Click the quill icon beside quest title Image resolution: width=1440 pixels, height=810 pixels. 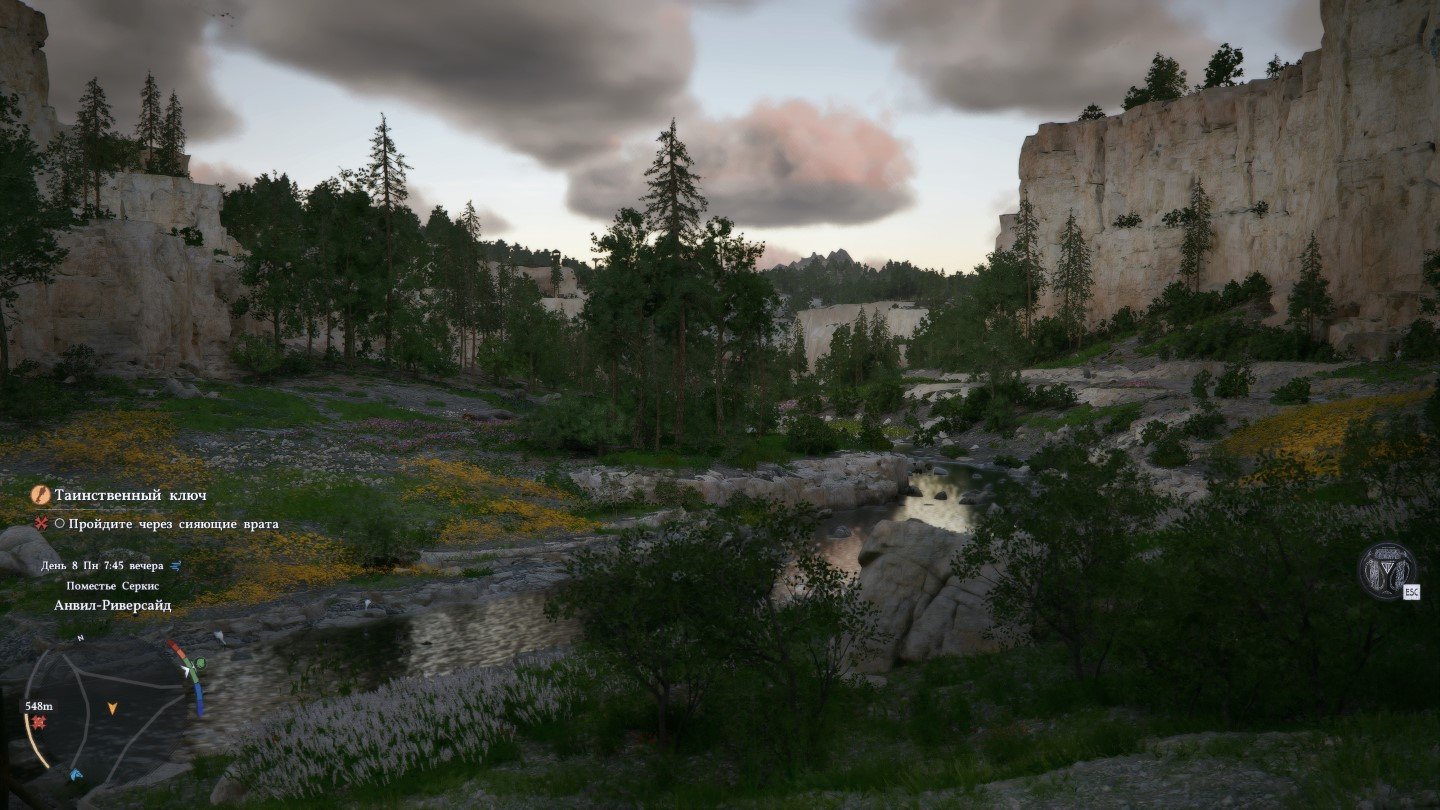[41, 494]
